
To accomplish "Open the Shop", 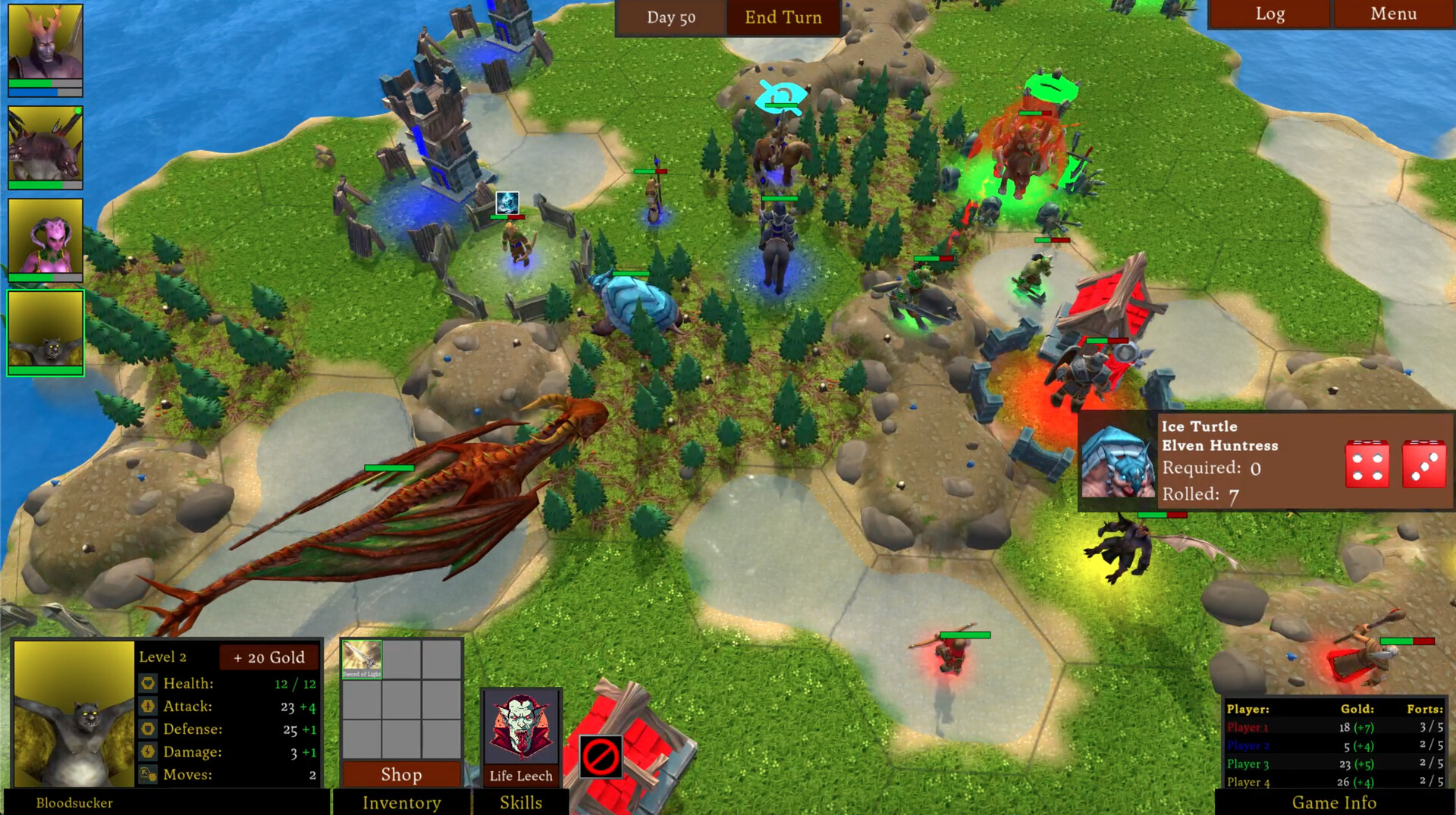I will 402,775.
